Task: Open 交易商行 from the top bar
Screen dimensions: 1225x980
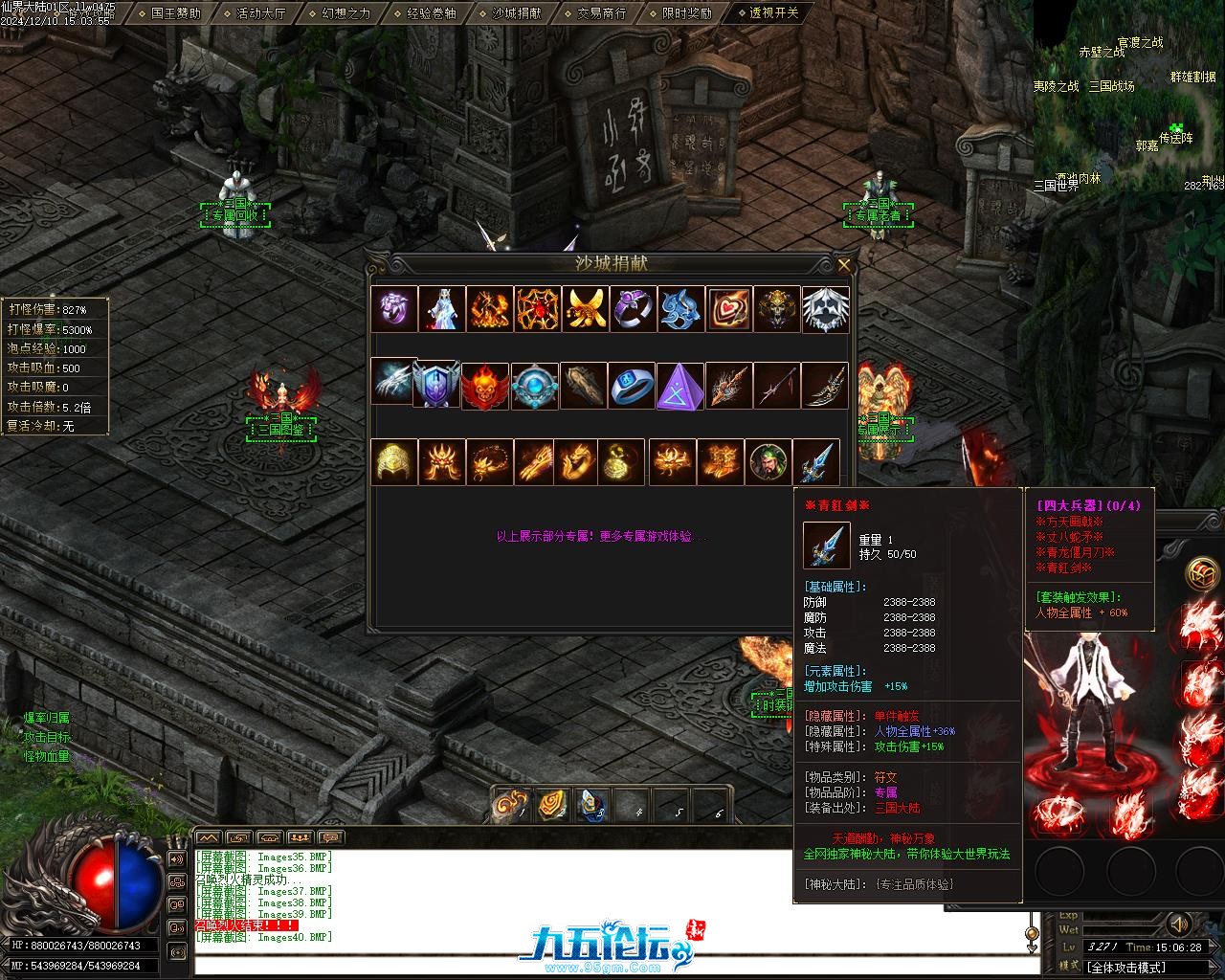Action: pyautogui.click(x=601, y=13)
